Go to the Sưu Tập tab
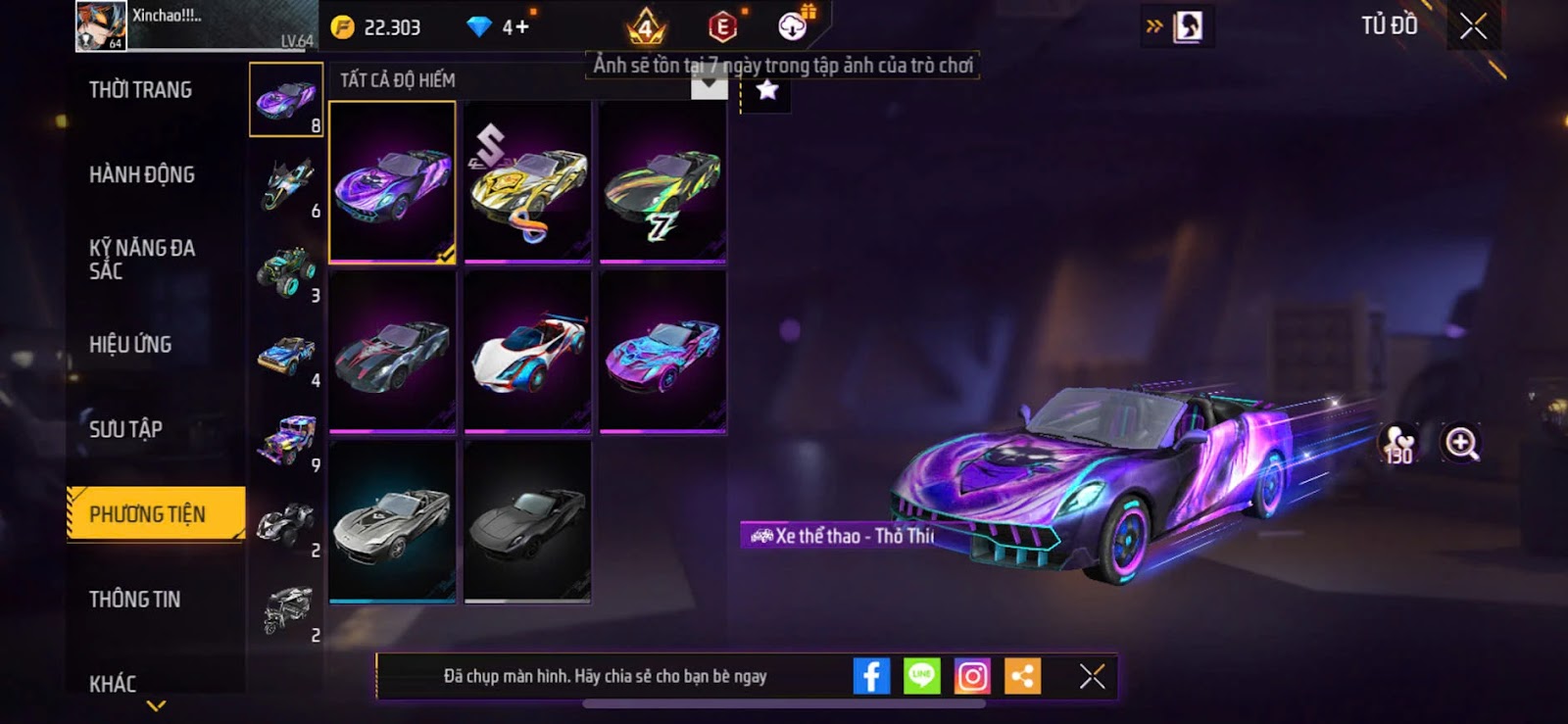 (125, 429)
